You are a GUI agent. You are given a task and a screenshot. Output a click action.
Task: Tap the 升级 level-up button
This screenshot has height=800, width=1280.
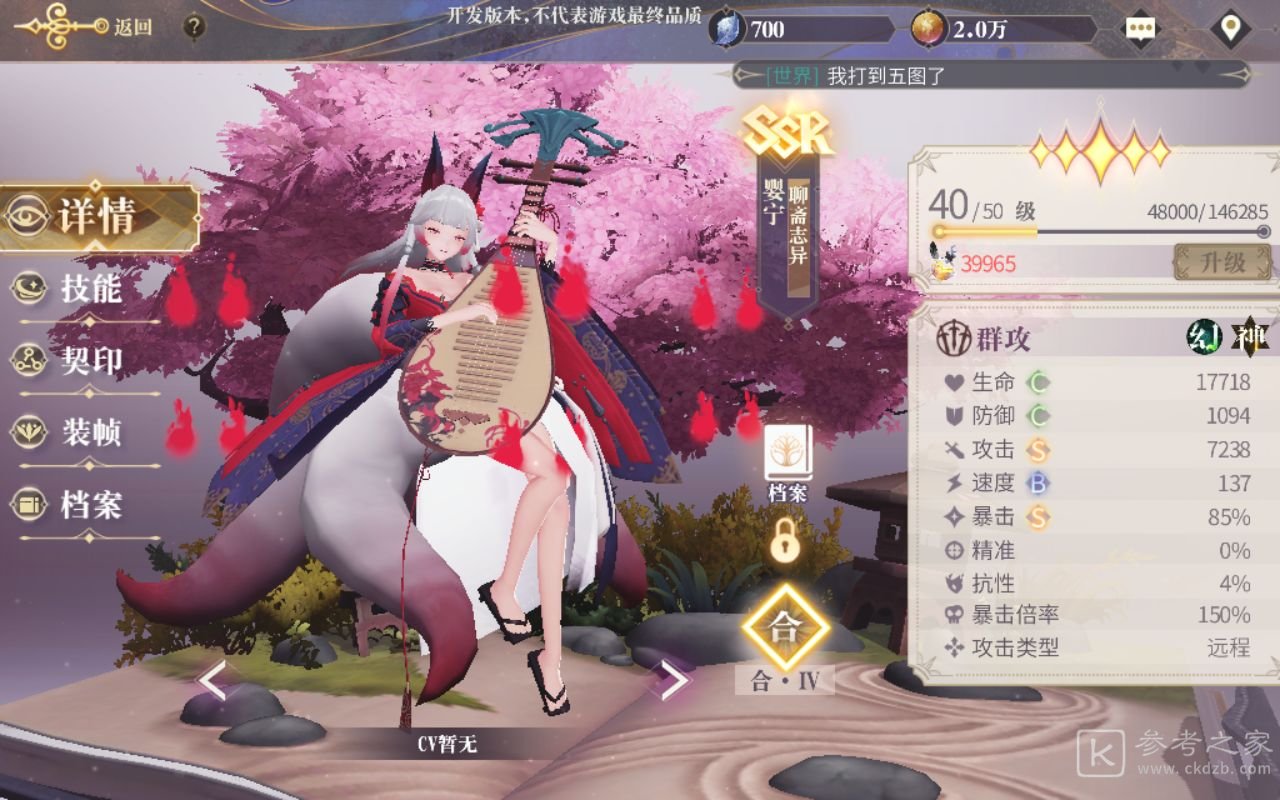[x=1222, y=263]
